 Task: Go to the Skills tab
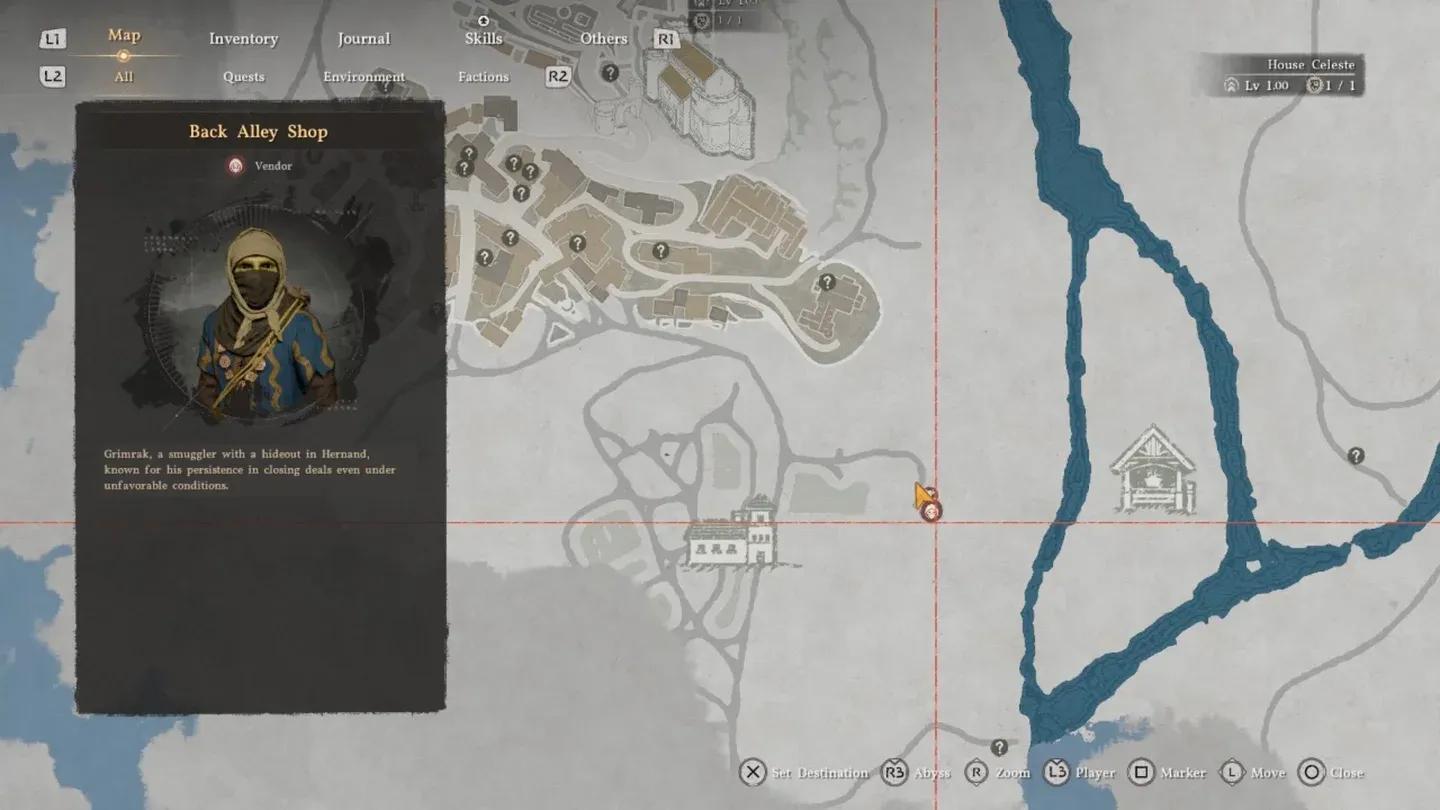[484, 38]
